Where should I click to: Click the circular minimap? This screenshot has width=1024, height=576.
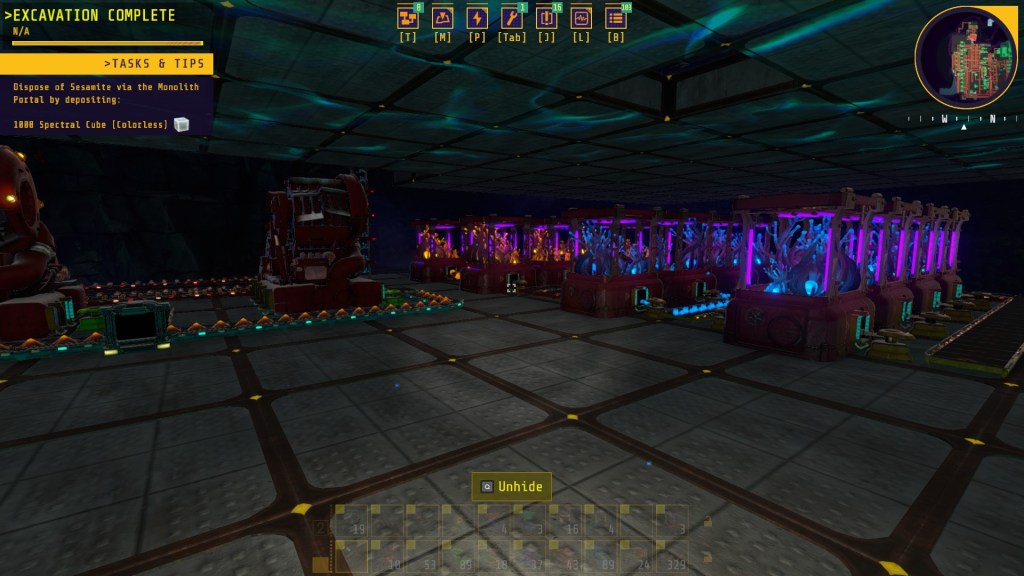point(965,57)
